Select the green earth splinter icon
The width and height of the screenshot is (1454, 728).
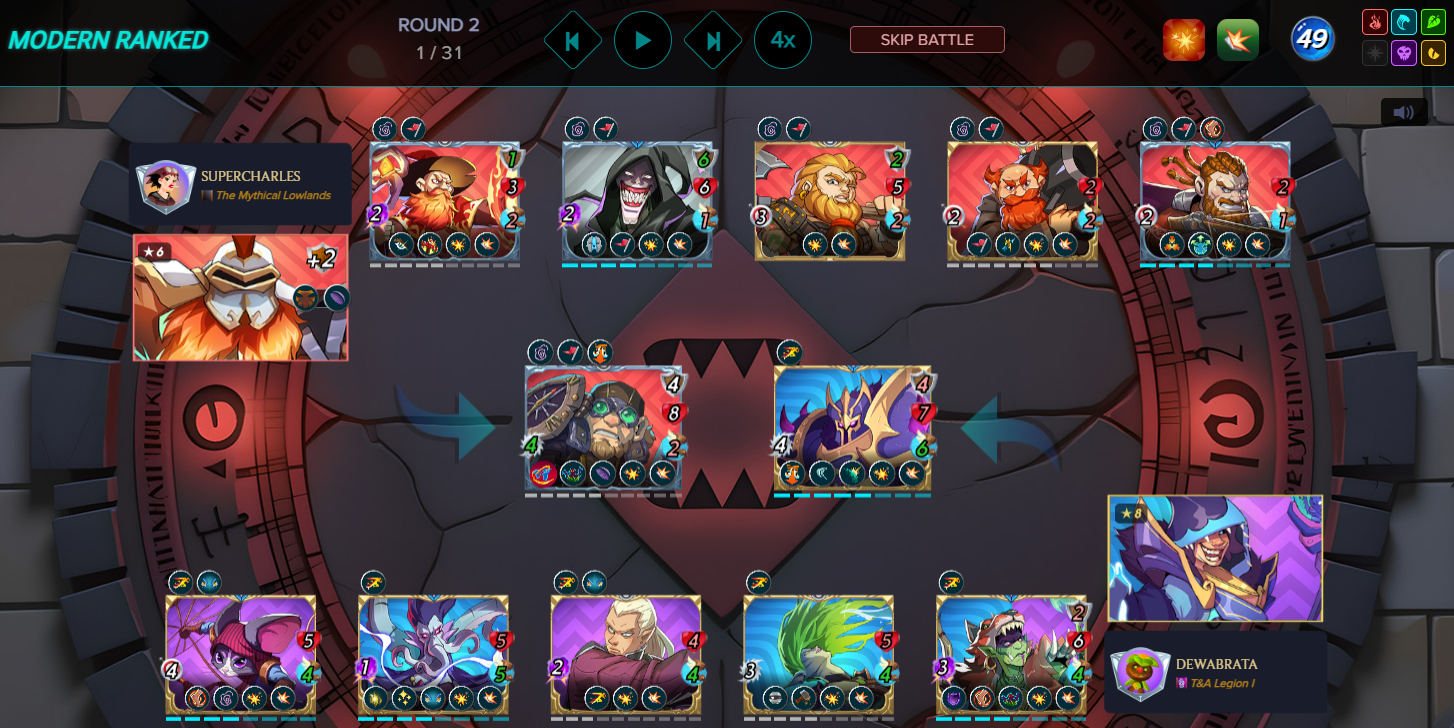coord(1434,21)
